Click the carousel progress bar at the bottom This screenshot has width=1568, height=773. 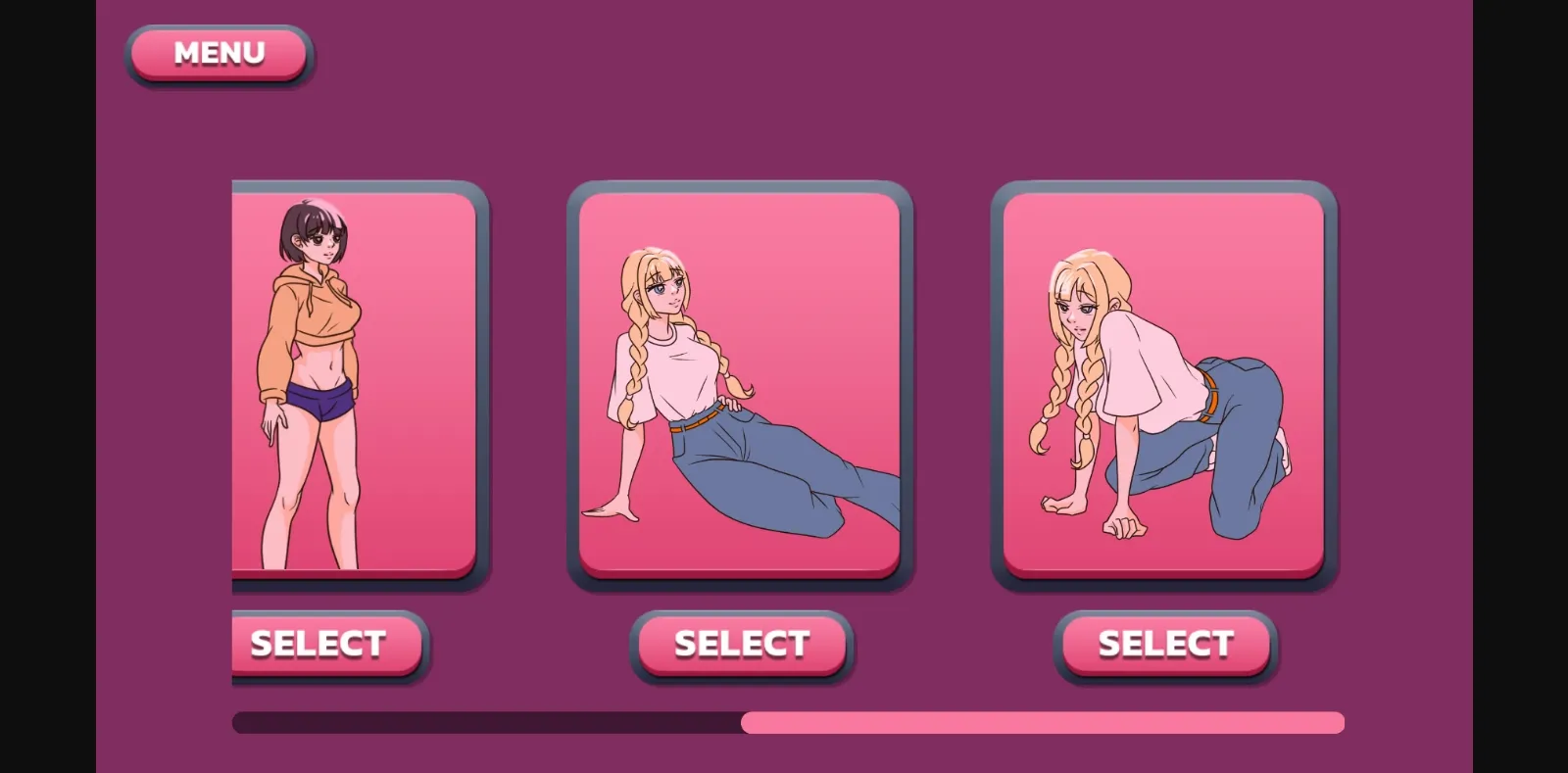point(784,722)
